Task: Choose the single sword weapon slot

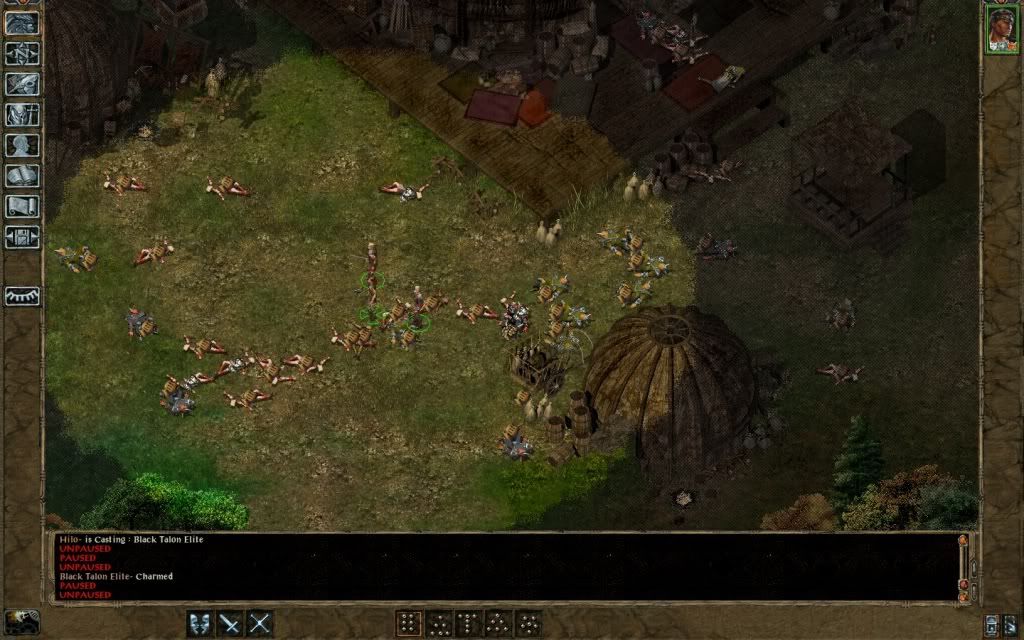Action: (x=231, y=623)
